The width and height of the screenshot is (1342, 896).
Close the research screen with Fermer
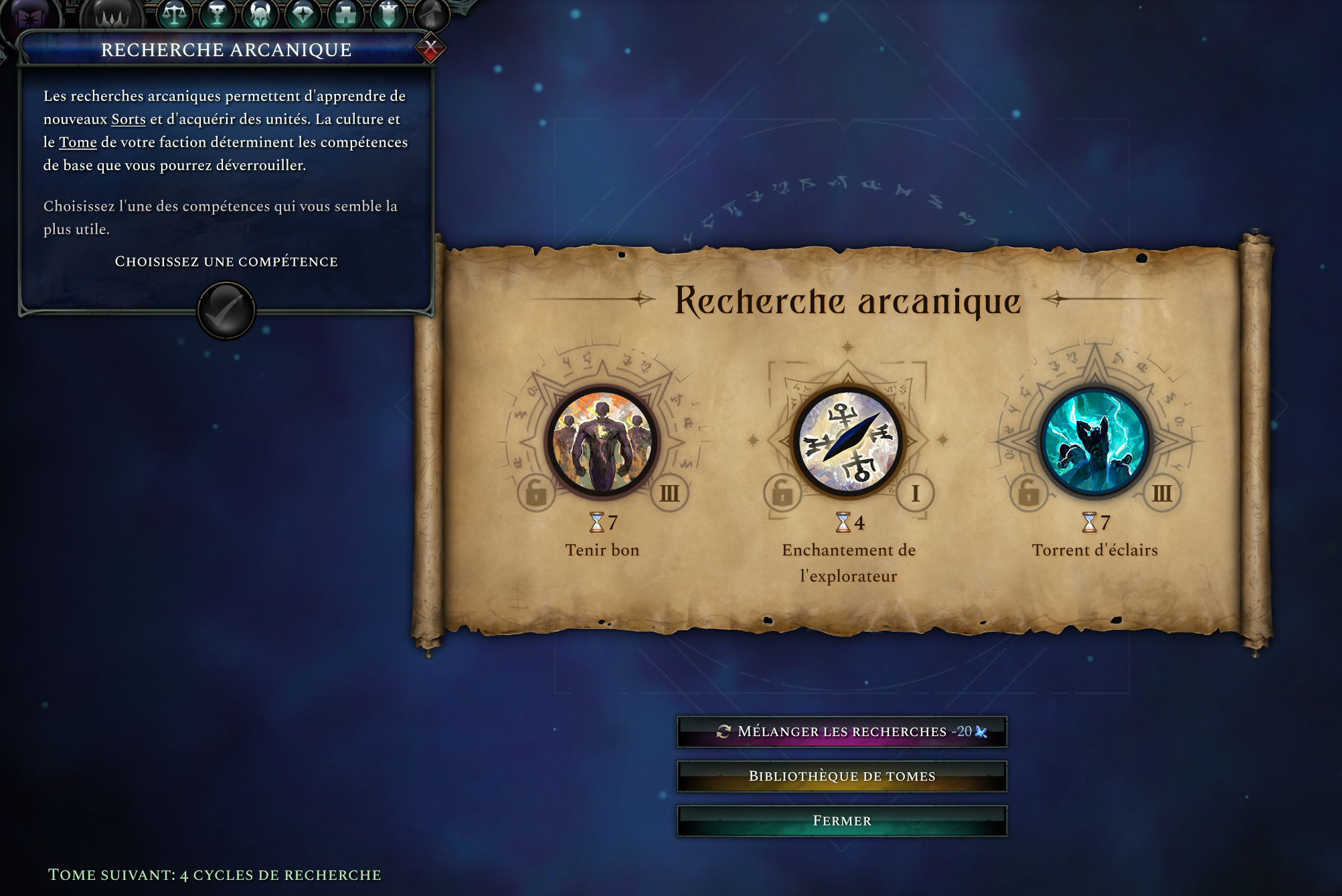point(841,821)
